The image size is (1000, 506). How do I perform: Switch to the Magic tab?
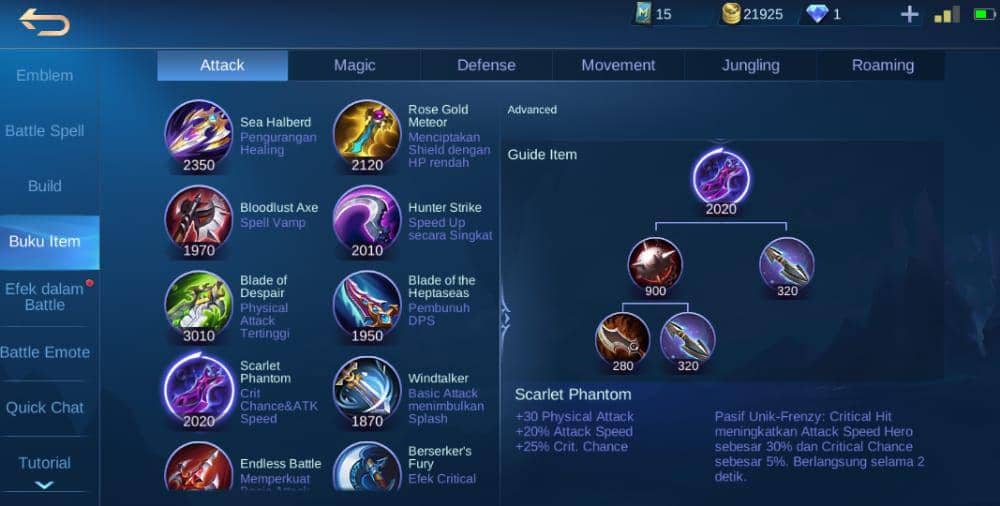point(354,65)
